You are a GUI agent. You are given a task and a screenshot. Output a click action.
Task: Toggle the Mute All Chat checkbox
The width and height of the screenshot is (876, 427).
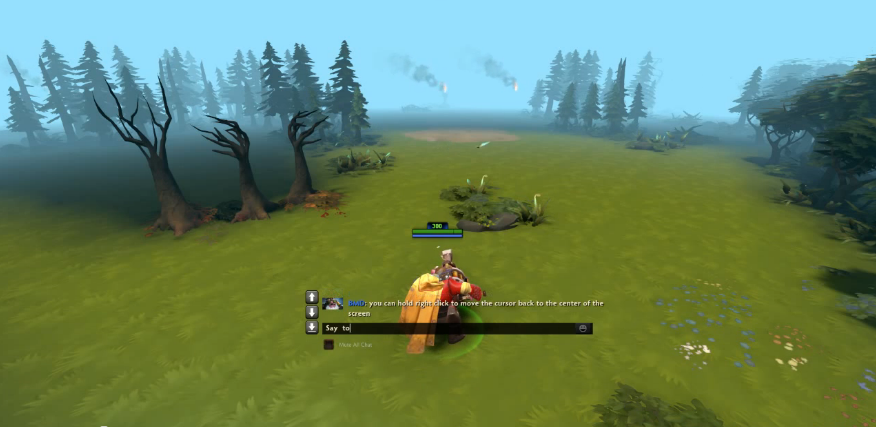[328, 345]
